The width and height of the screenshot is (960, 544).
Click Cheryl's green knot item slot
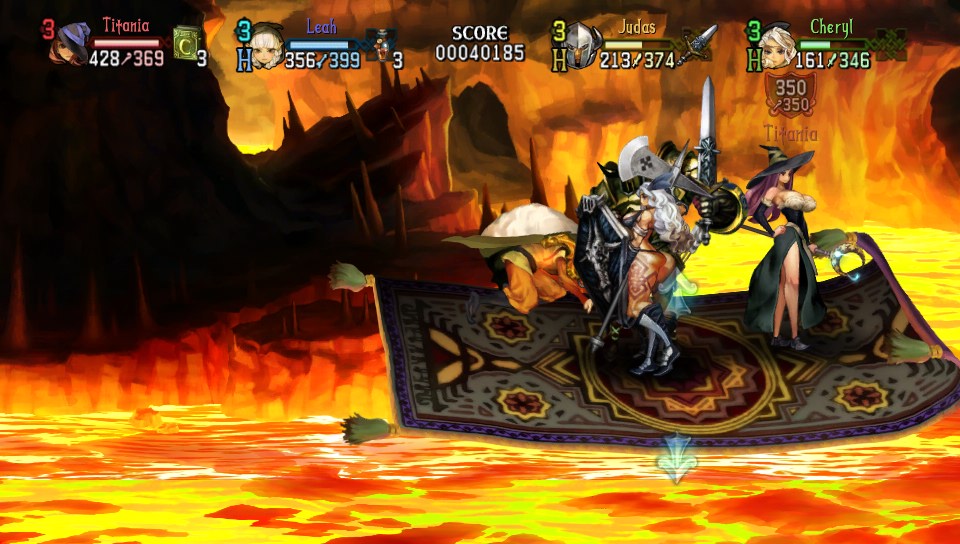[x=889, y=44]
